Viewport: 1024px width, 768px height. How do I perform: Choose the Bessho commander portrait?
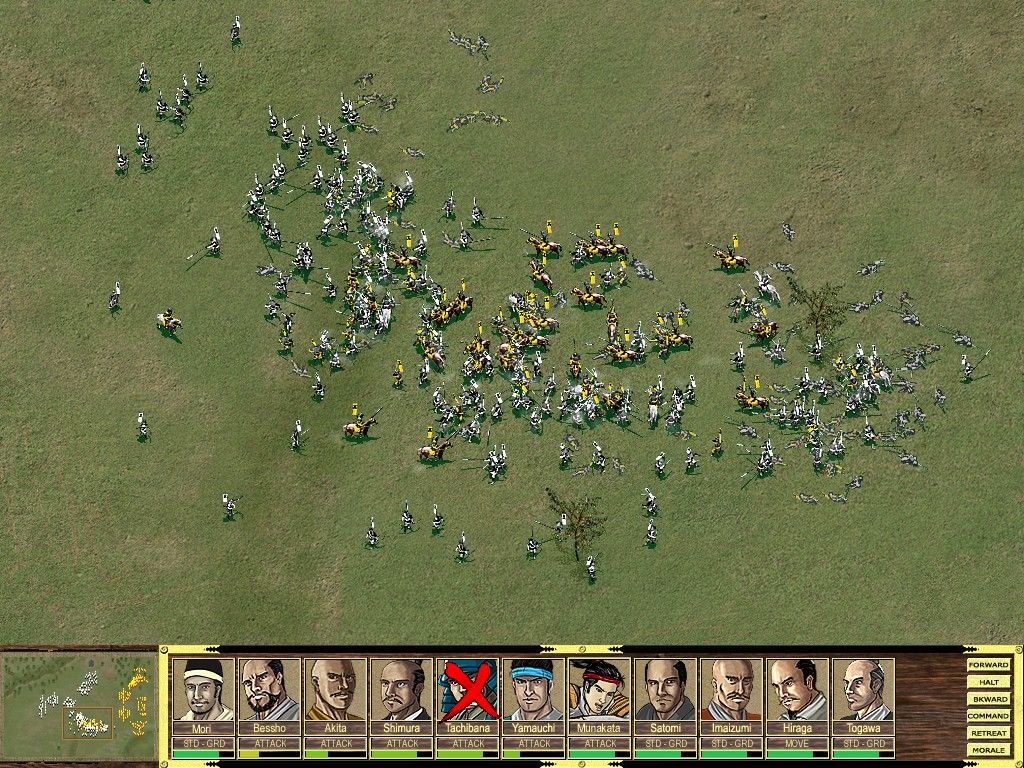[269, 690]
